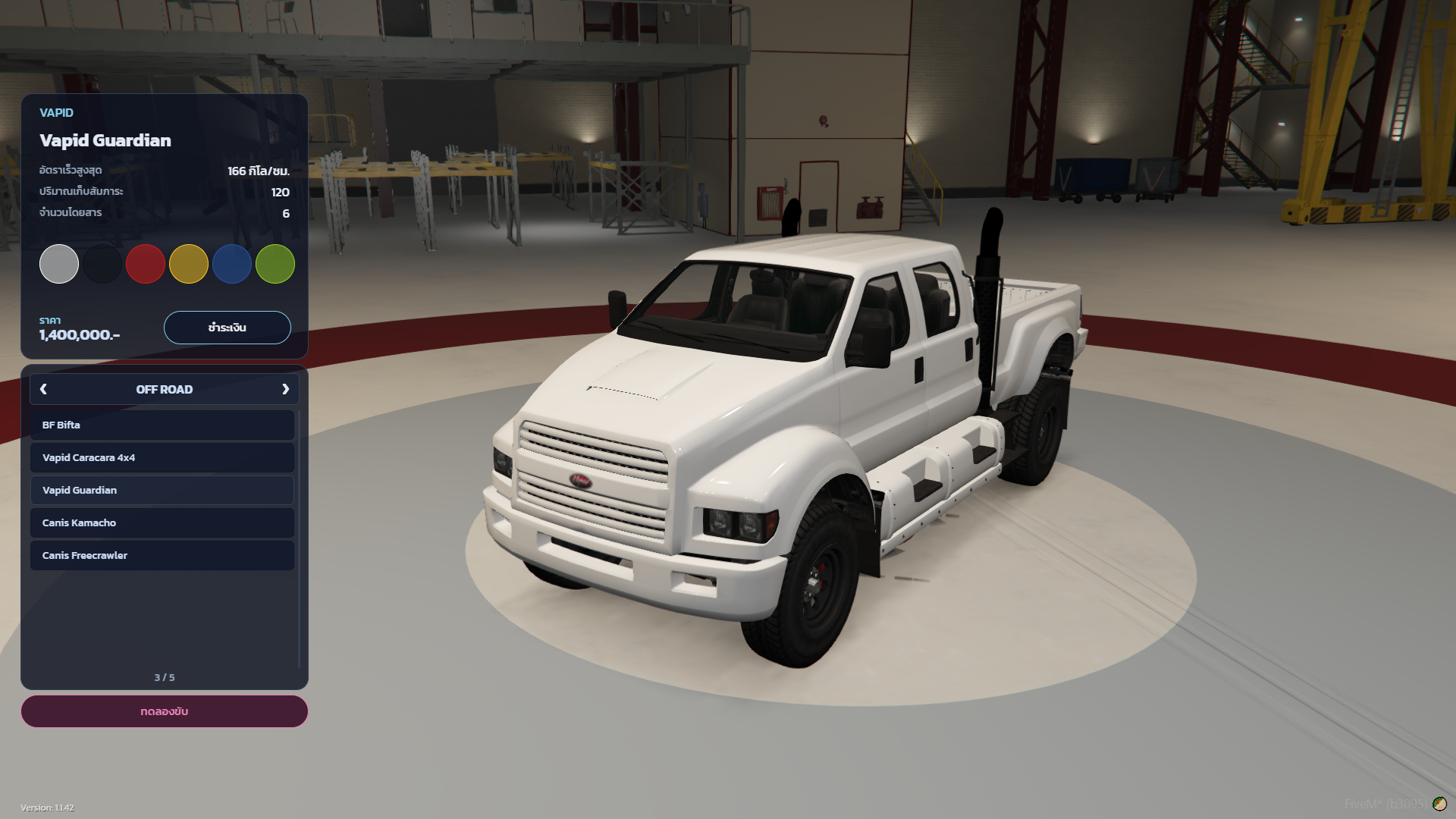Choose the Vapid Caracara 4x4
This screenshot has width=1456, height=819.
[162, 458]
